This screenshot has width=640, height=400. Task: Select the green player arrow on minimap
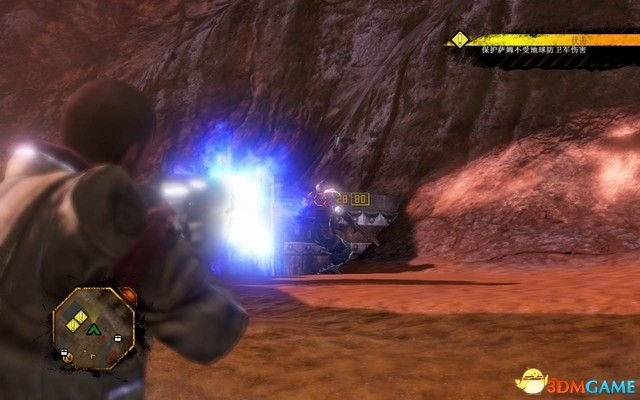[93, 328]
